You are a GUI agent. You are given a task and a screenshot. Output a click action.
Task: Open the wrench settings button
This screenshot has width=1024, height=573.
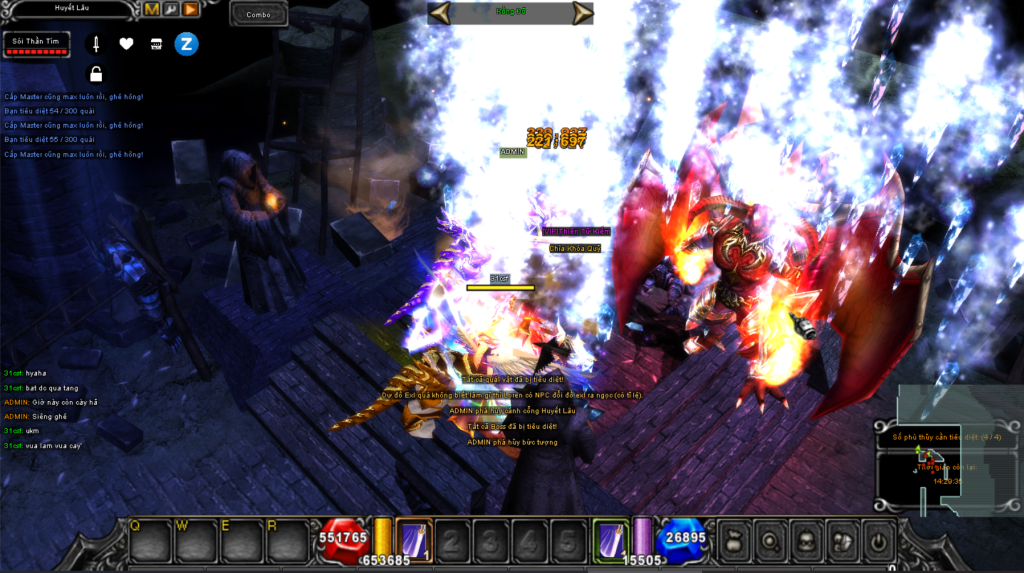[170, 9]
